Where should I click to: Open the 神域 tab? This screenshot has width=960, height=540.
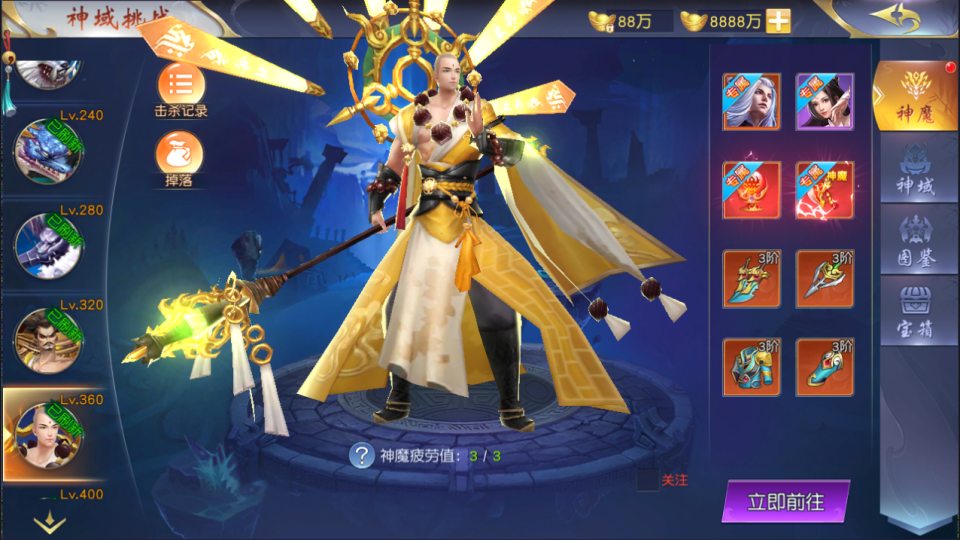pos(916,170)
